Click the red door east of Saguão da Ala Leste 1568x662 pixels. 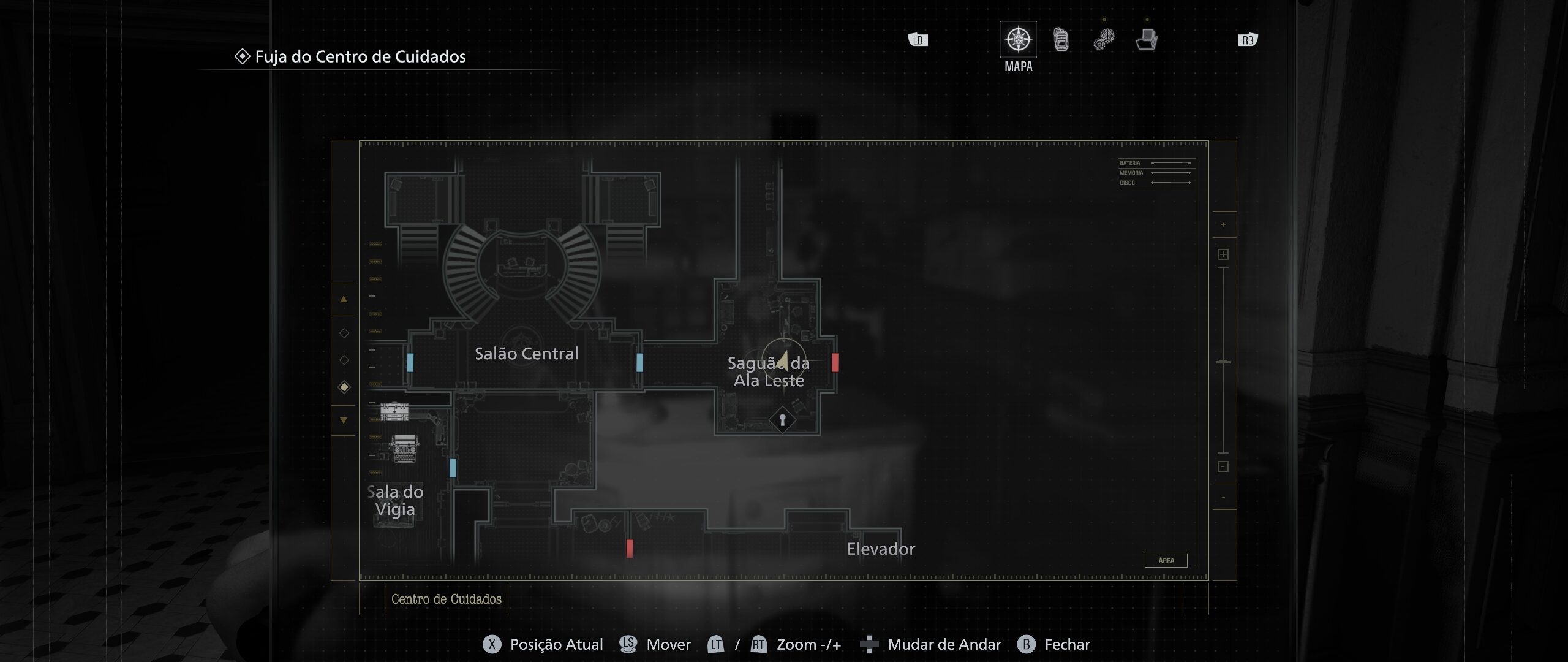tap(835, 362)
